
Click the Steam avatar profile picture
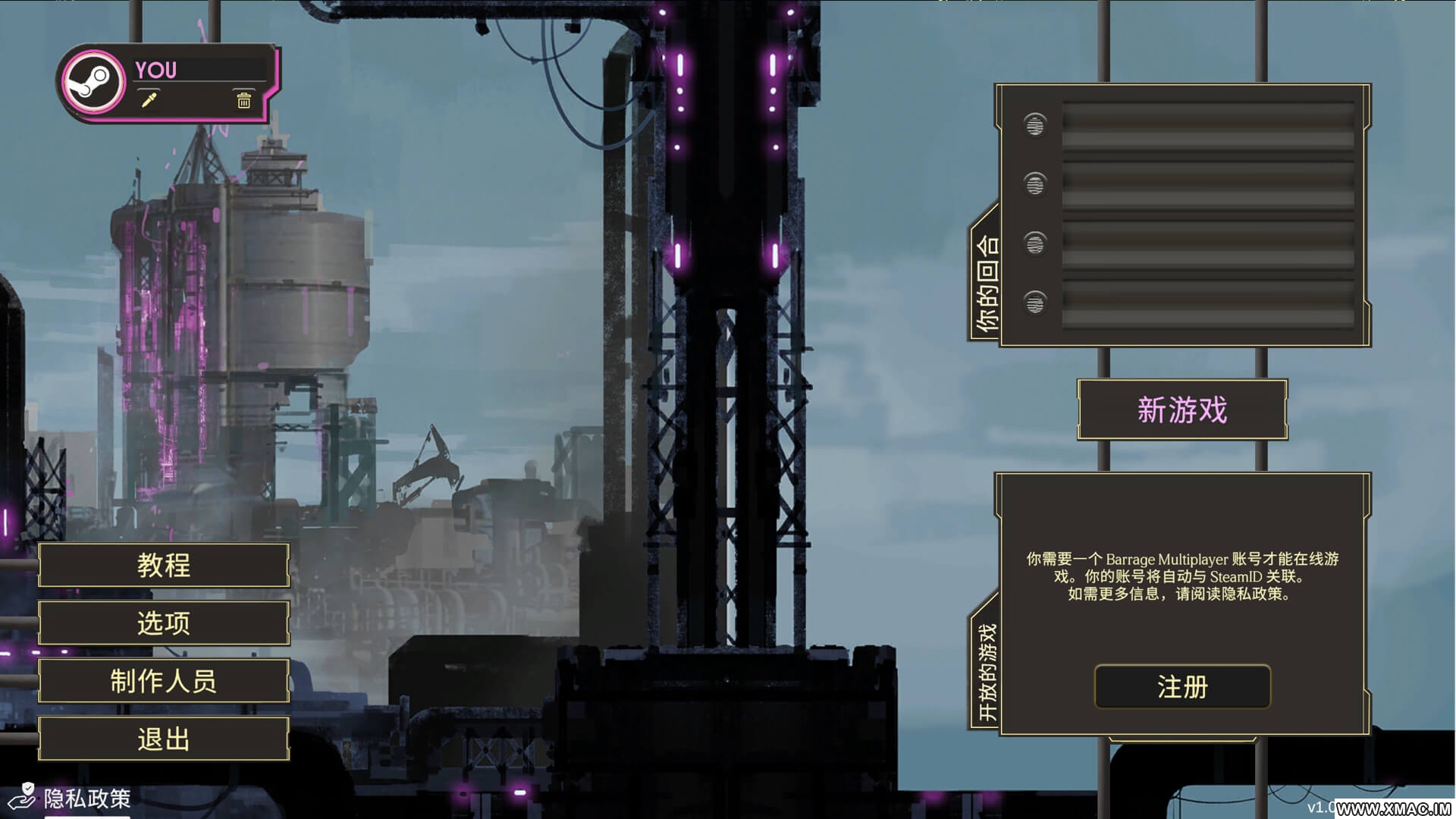[x=94, y=83]
